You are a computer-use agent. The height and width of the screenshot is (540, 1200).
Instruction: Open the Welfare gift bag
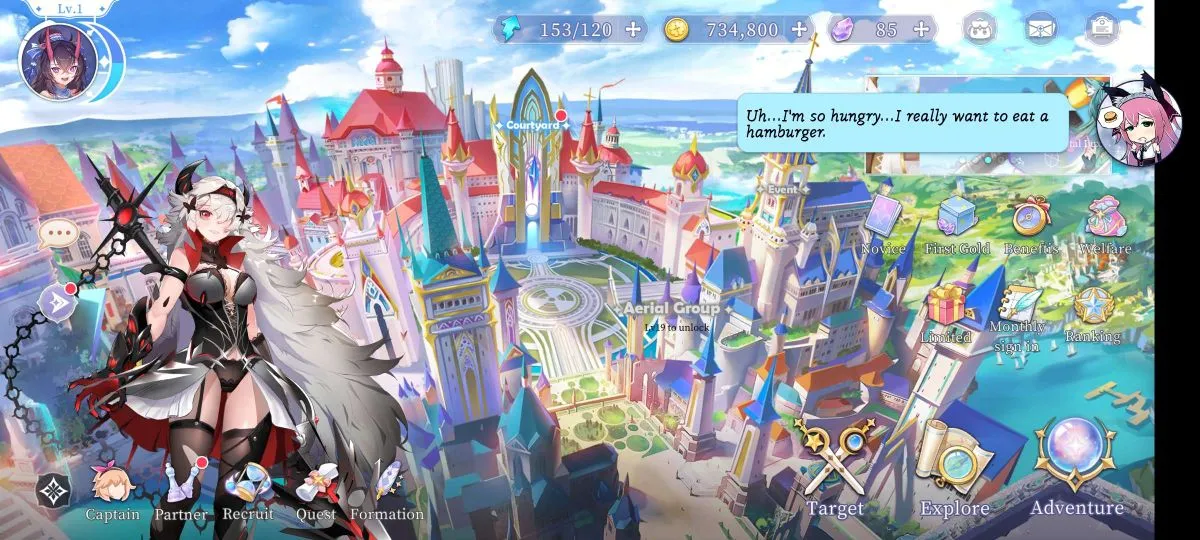[x=1104, y=224]
